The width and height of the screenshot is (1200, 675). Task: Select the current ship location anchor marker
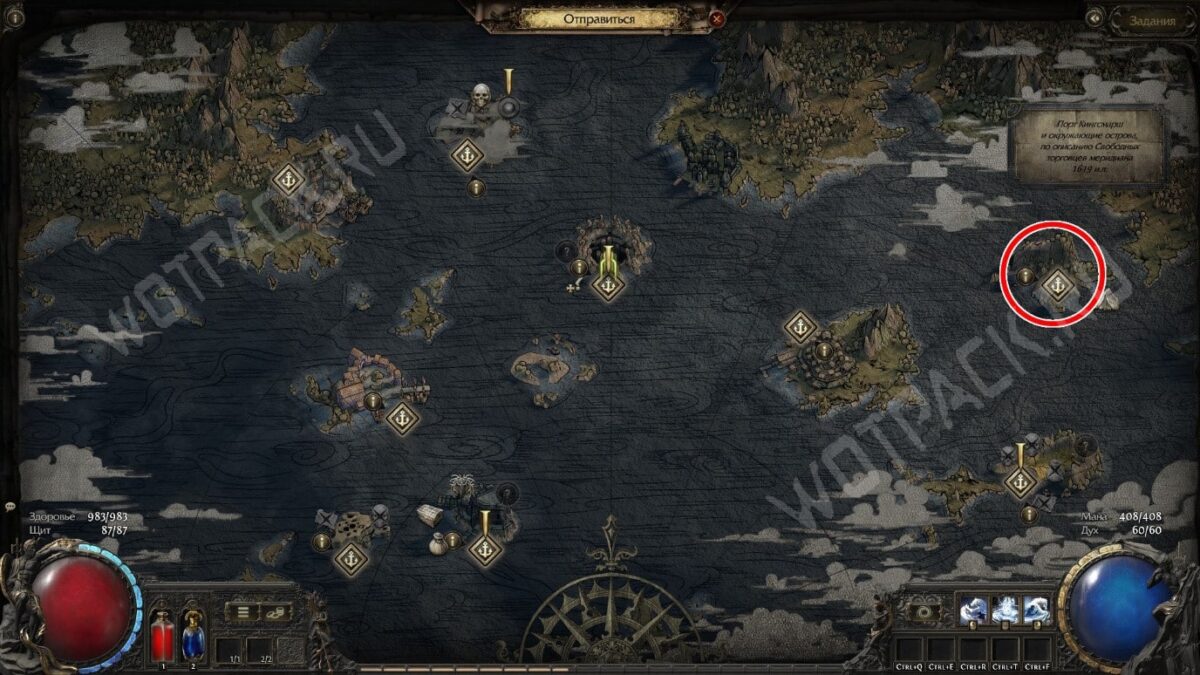coord(607,286)
